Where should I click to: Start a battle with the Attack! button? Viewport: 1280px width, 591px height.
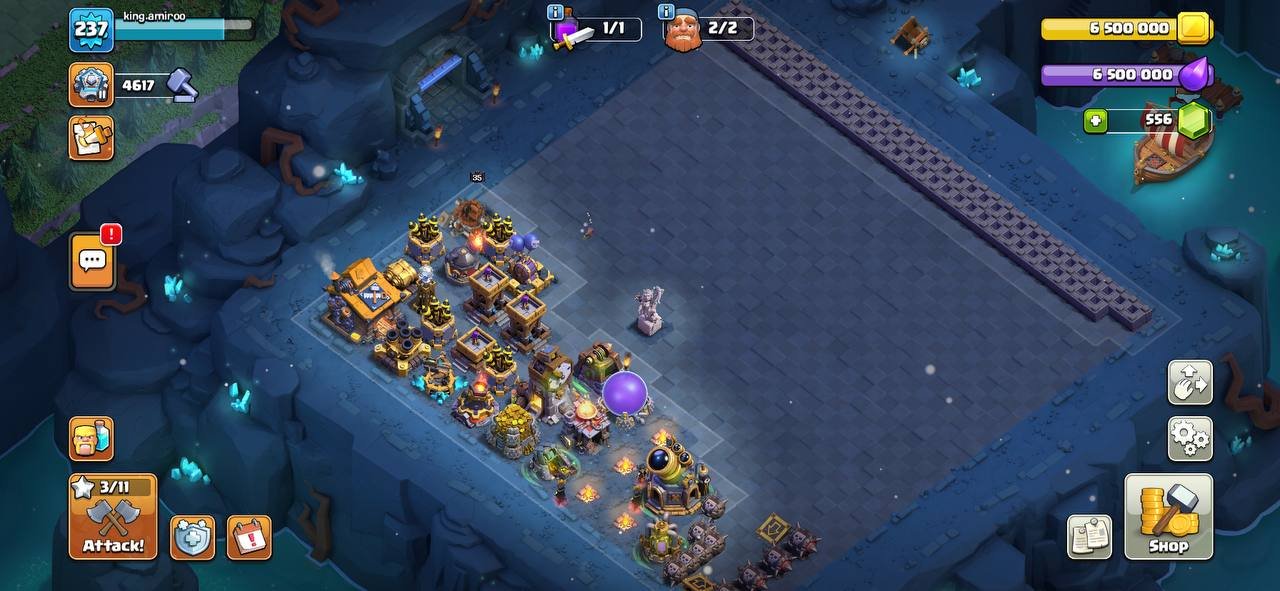(113, 517)
